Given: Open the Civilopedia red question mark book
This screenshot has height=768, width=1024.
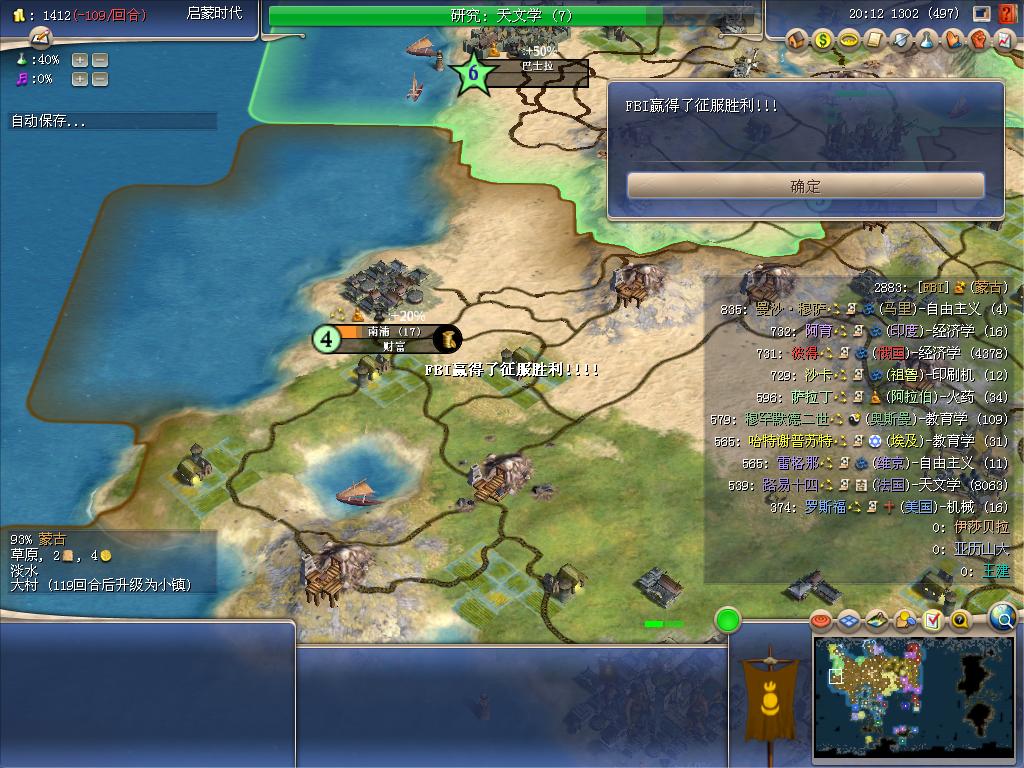Looking at the screenshot, I should (x=1008, y=15).
